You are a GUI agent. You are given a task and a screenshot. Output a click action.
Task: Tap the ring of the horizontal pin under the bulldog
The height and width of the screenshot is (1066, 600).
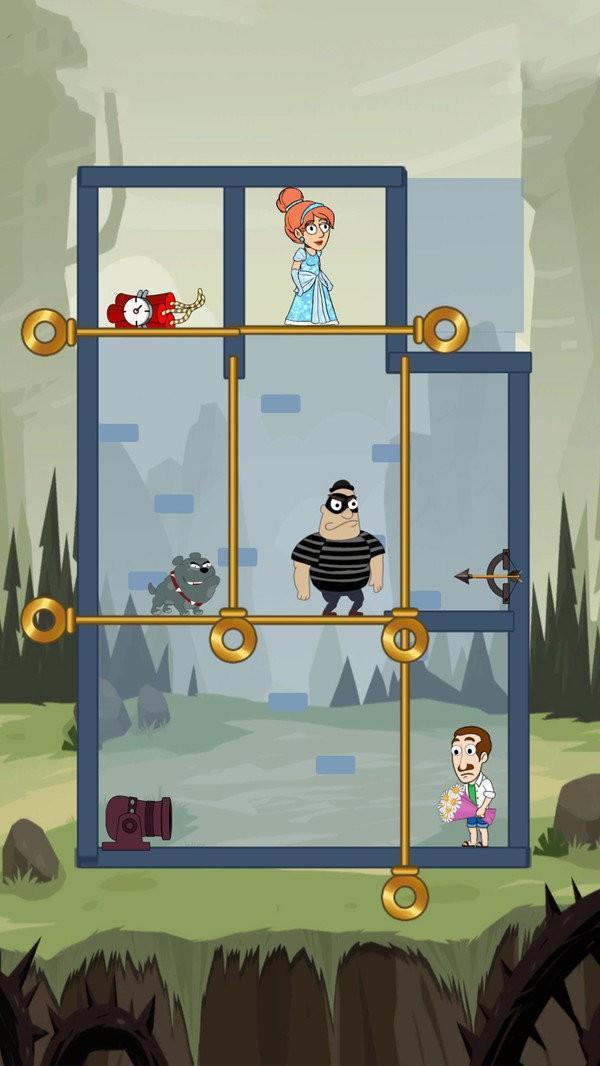(x=45, y=620)
